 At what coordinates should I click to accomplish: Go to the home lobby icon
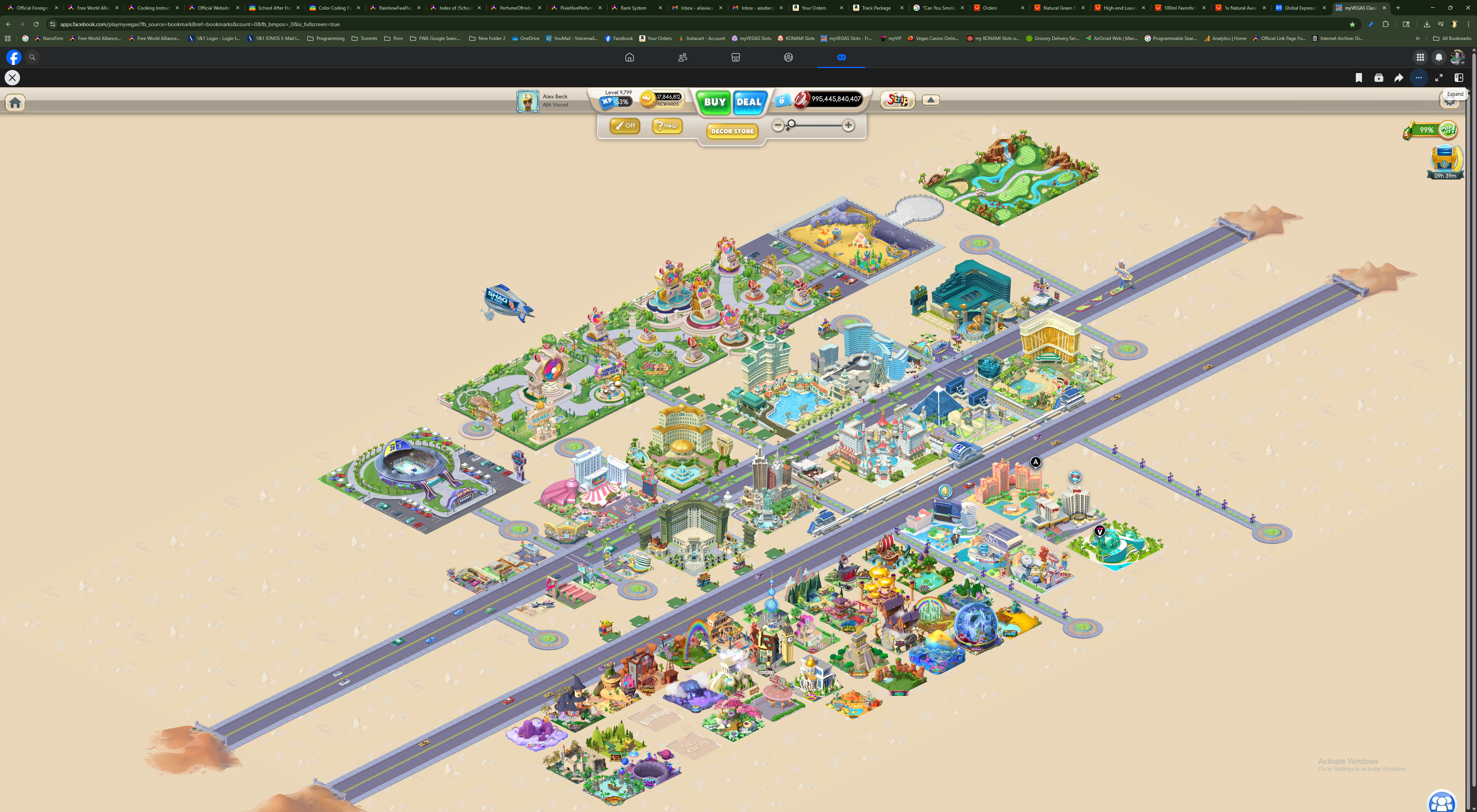pos(15,103)
